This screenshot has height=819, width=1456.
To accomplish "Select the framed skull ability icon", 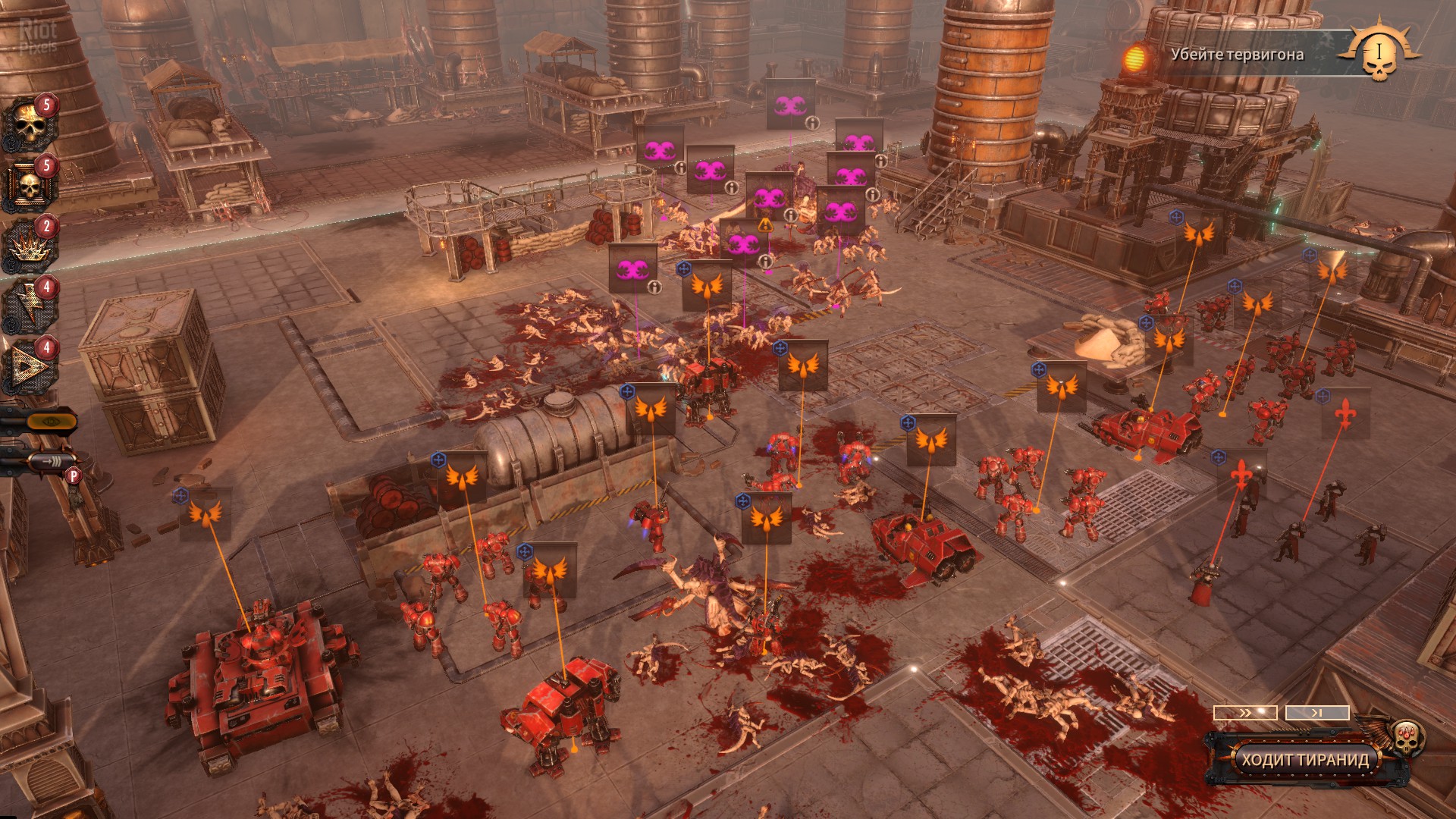I will 29,187.
